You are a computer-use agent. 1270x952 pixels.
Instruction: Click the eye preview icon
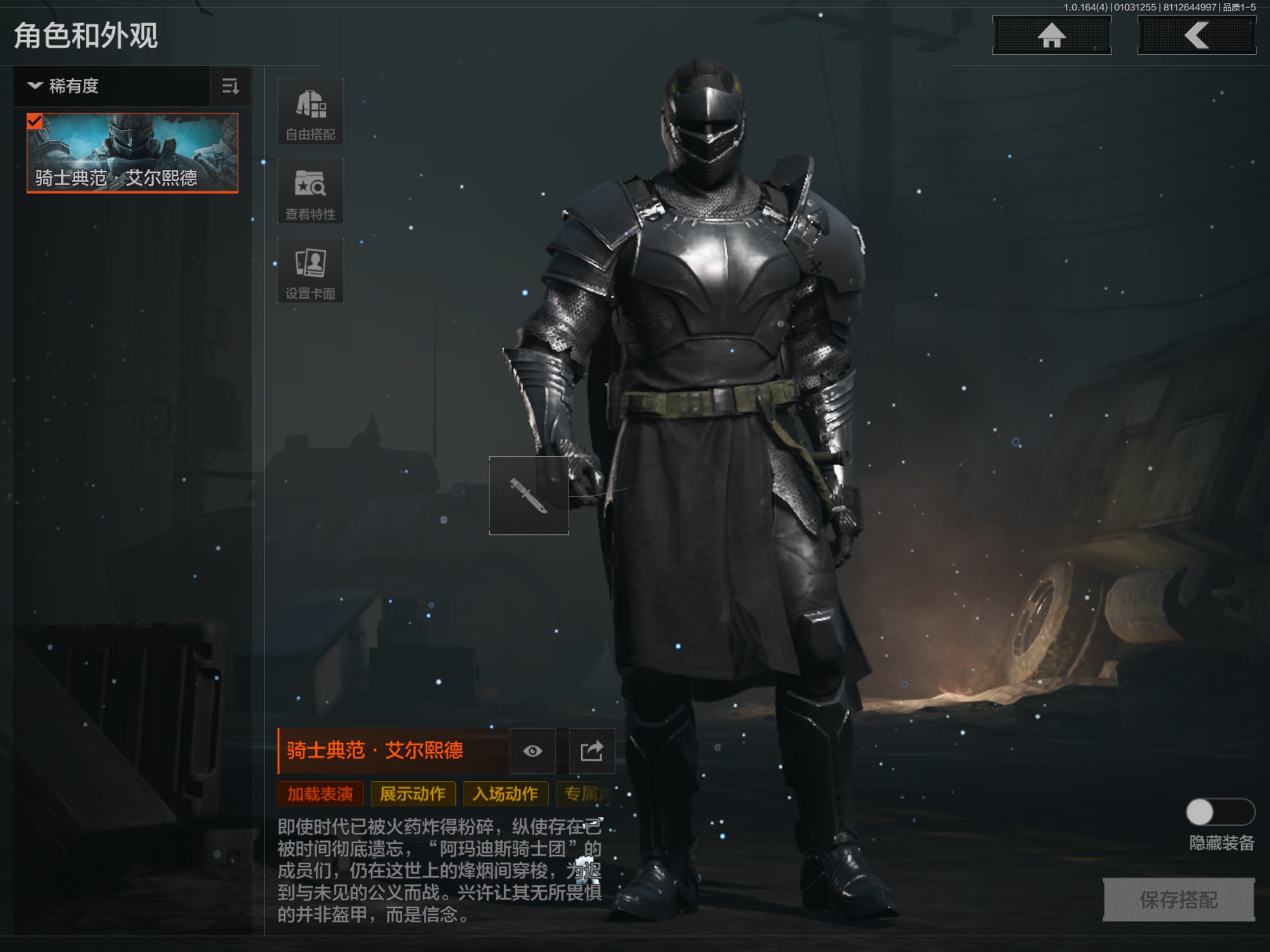tap(533, 751)
